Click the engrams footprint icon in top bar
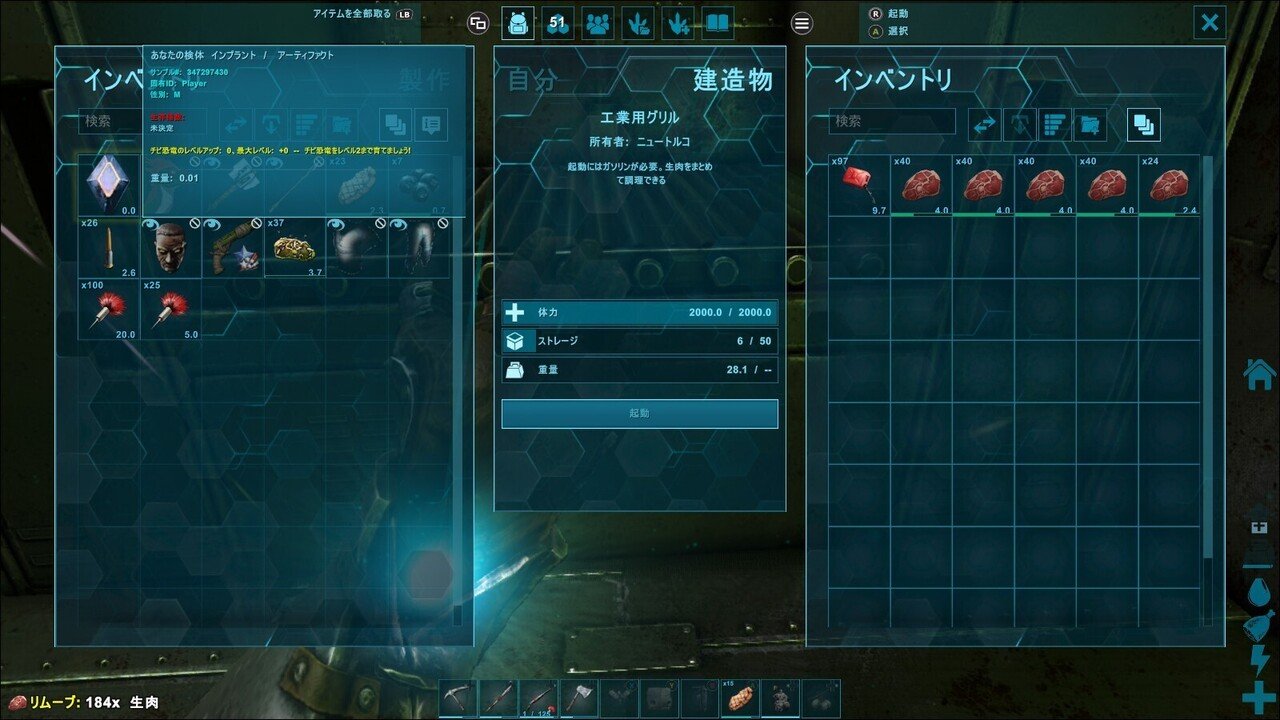This screenshot has width=1280, height=720. [637, 23]
